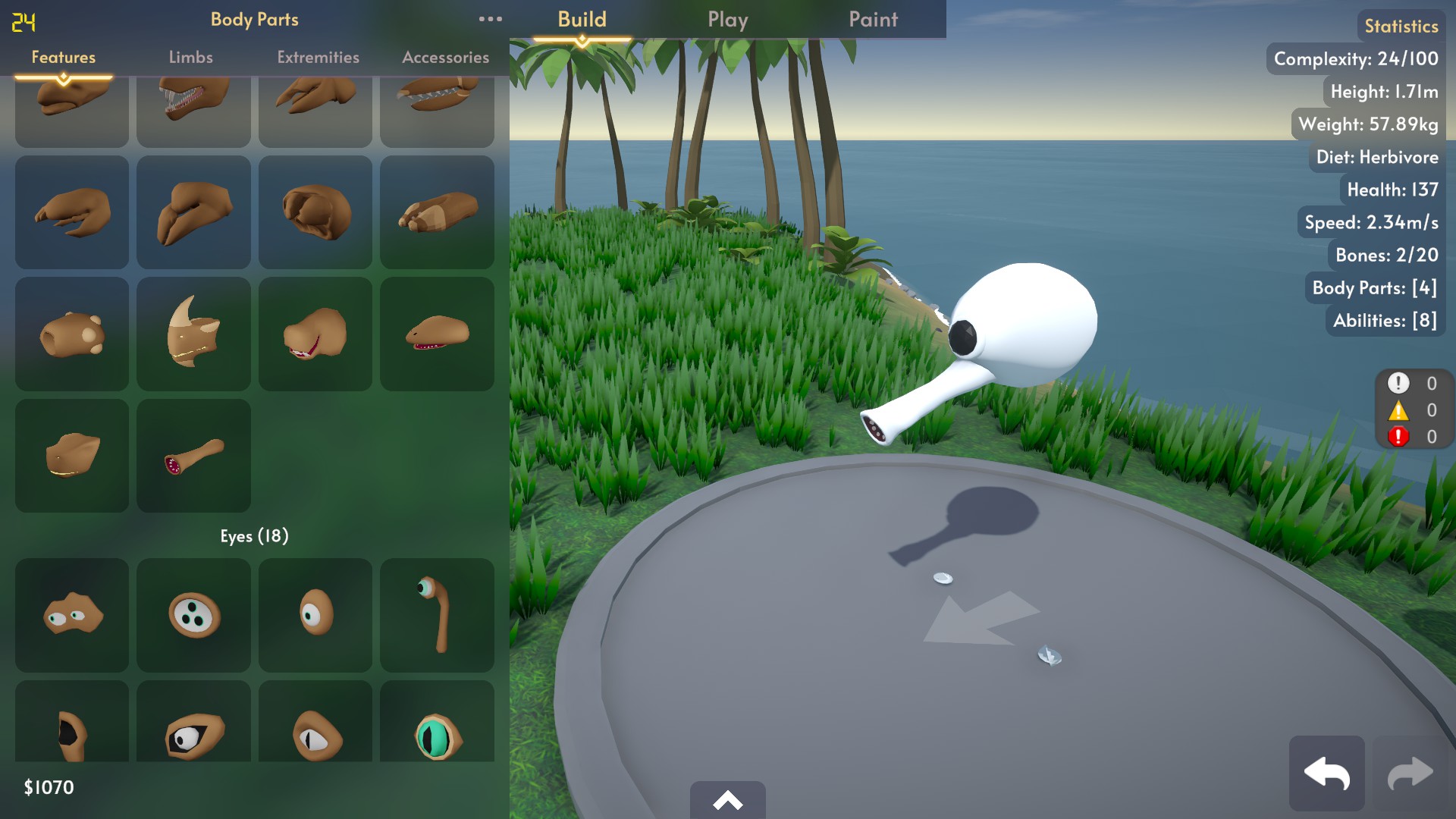Open the Accessories category
Viewport: 1456px width, 819px height.
446,57
